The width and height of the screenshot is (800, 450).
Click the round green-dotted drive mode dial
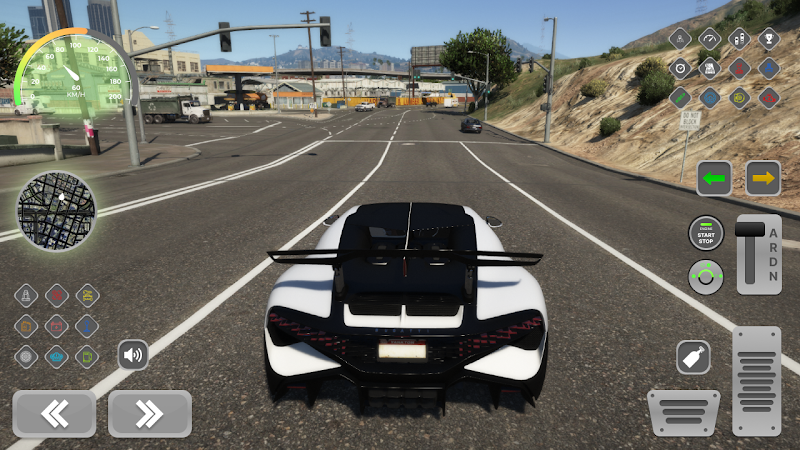pyautogui.click(x=706, y=276)
